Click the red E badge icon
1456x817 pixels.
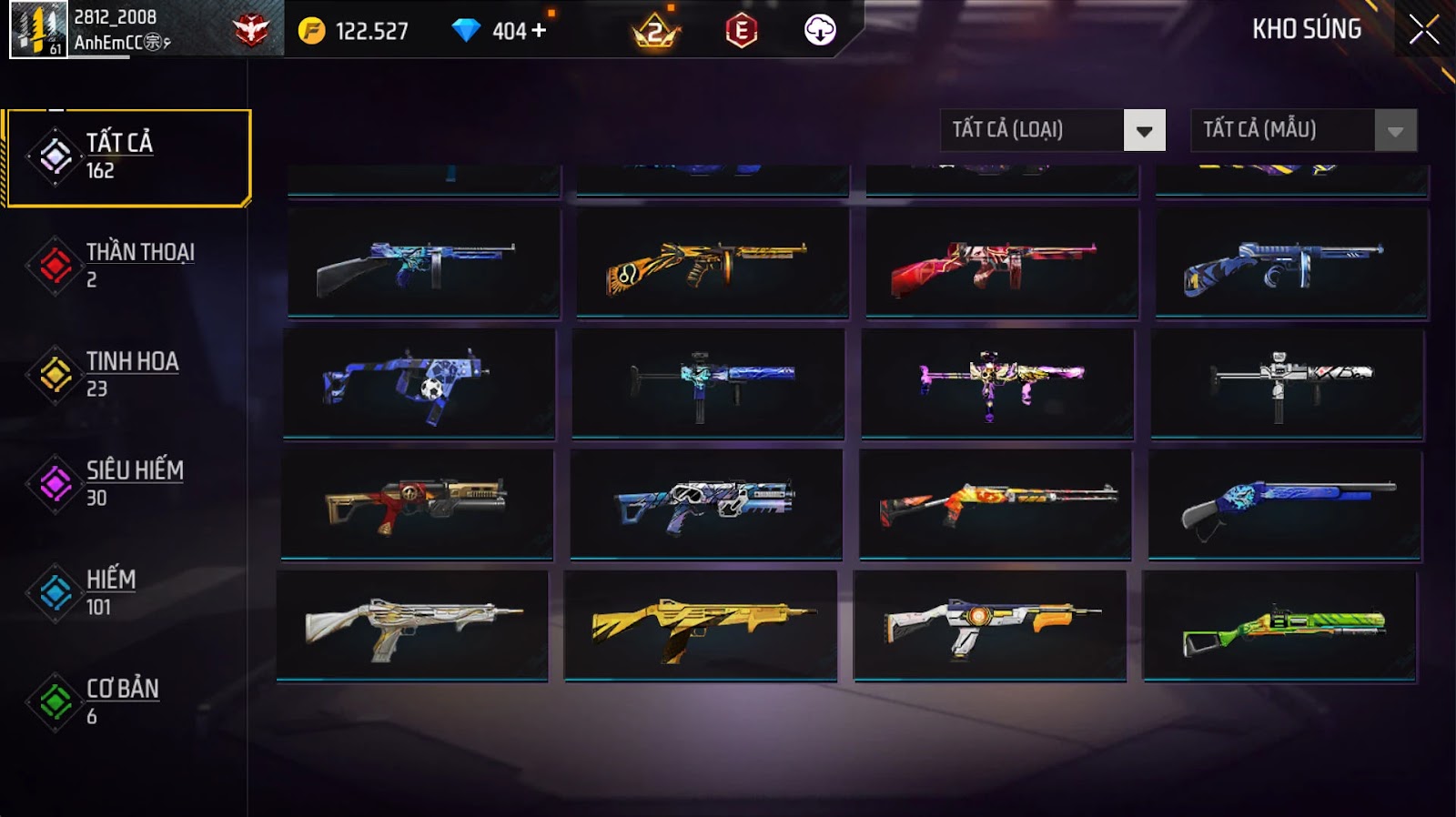pos(741,31)
